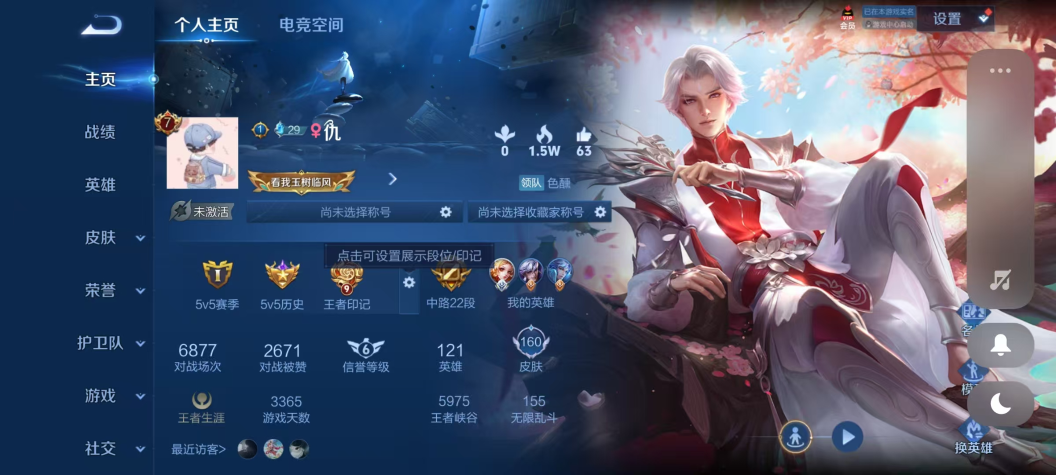The image size is (1056, 475).
Task: Open the 游戏 side menu
Action: point(112,395)
